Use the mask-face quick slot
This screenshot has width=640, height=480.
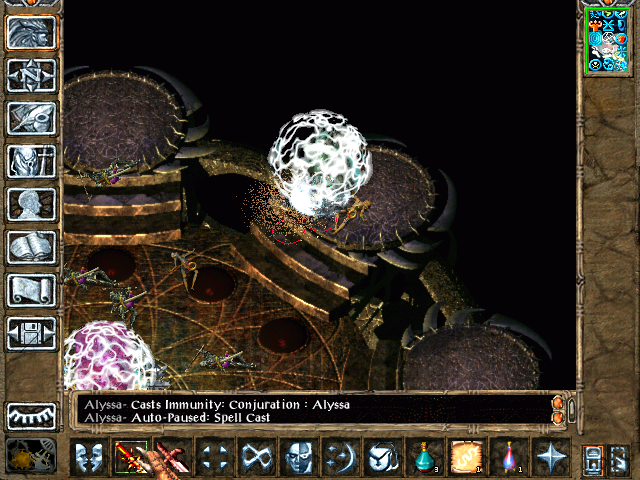(300, 458)
